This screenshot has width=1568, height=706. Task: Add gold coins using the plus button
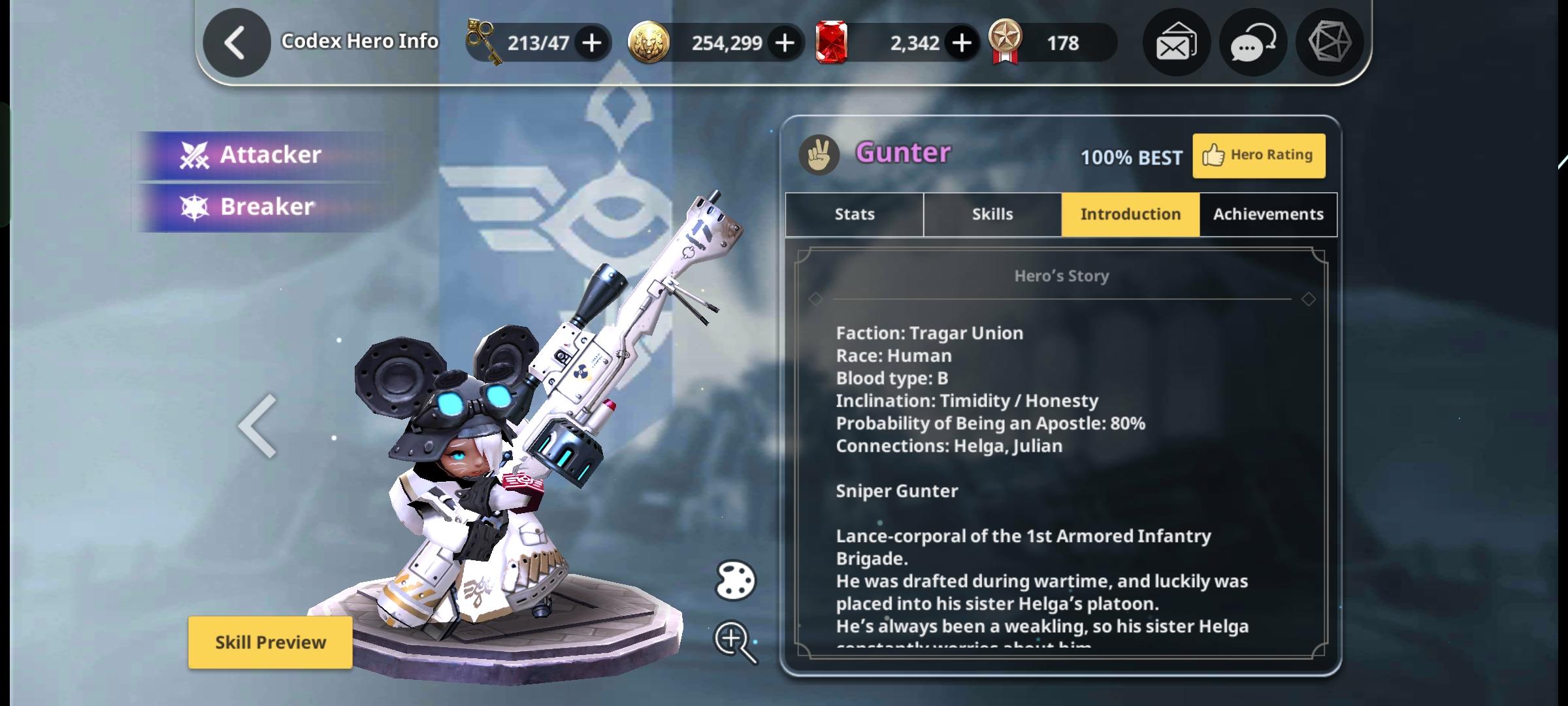785,43
